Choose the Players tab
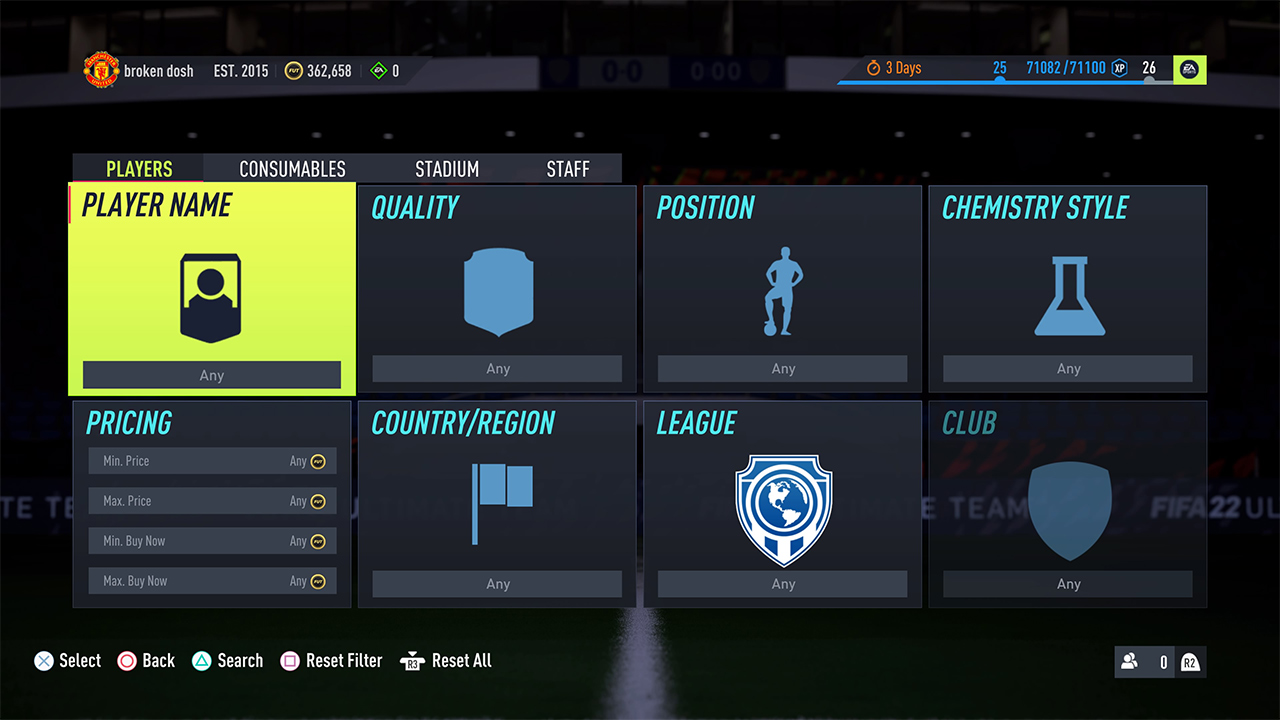 pyautogui.click(x=139, y=169)
